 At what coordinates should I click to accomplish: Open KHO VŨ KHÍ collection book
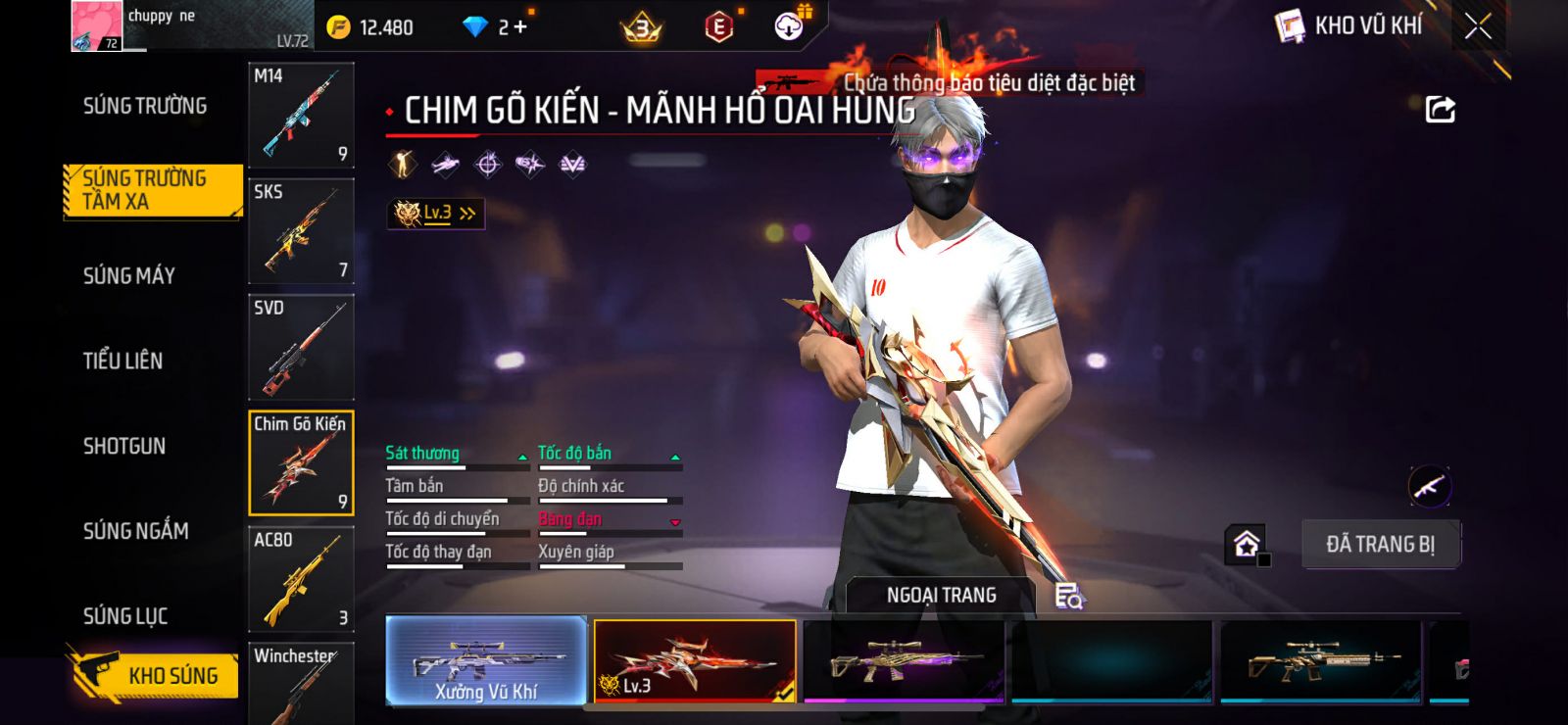pos(1349,26)
